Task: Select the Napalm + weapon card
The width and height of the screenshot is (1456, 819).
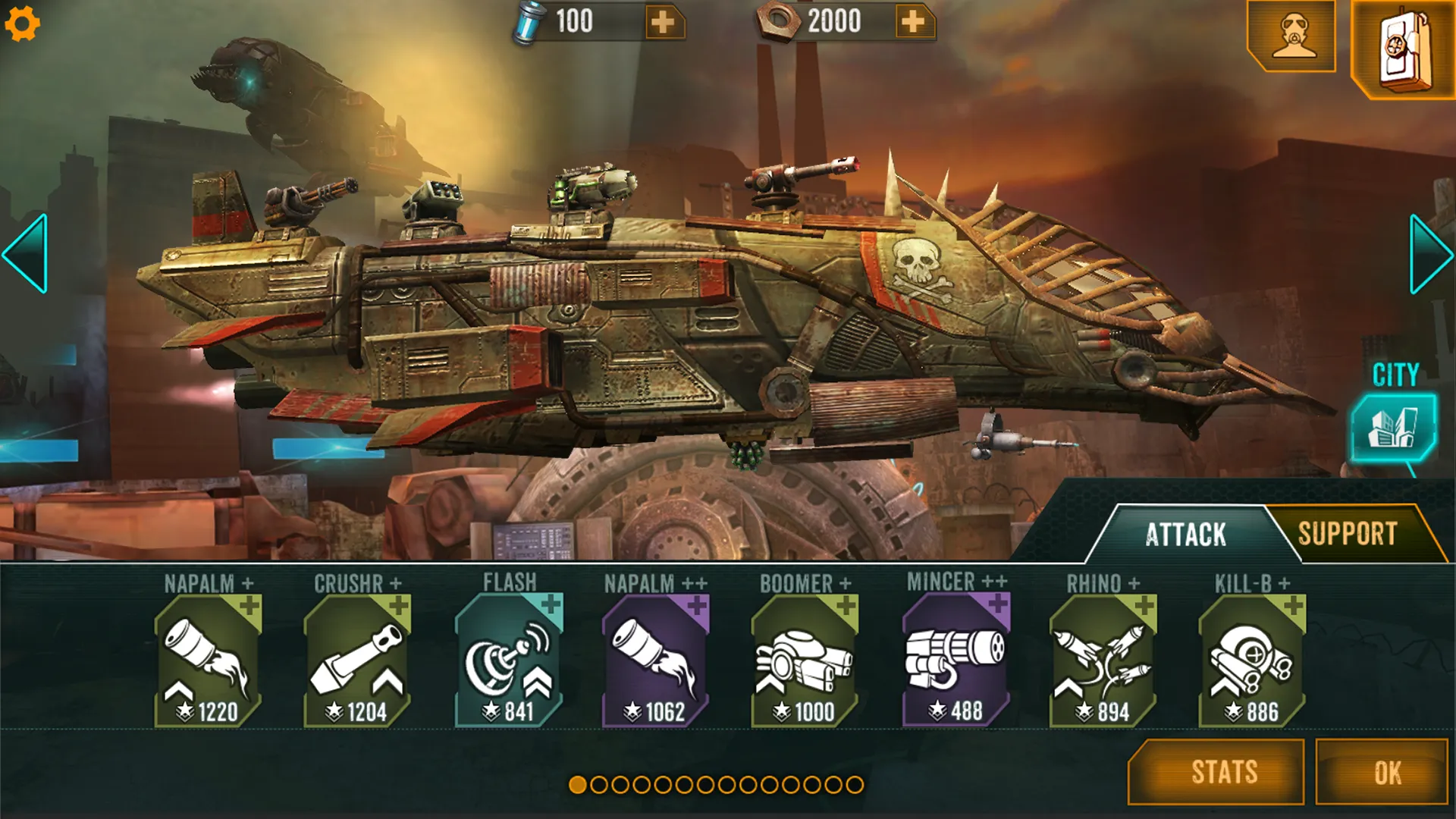Action: point(208,660)
